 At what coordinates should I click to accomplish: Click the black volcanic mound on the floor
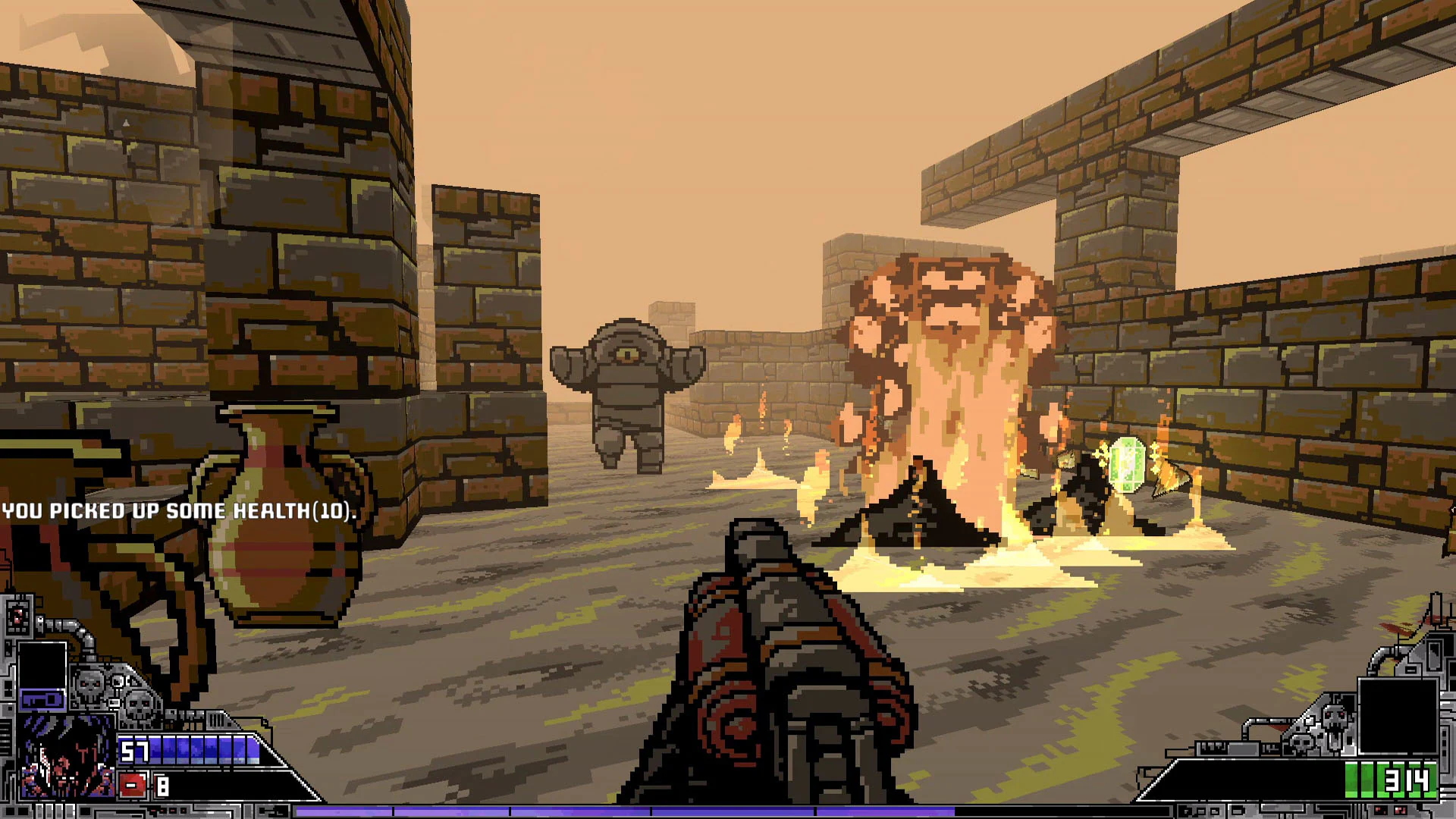[918, 516]
